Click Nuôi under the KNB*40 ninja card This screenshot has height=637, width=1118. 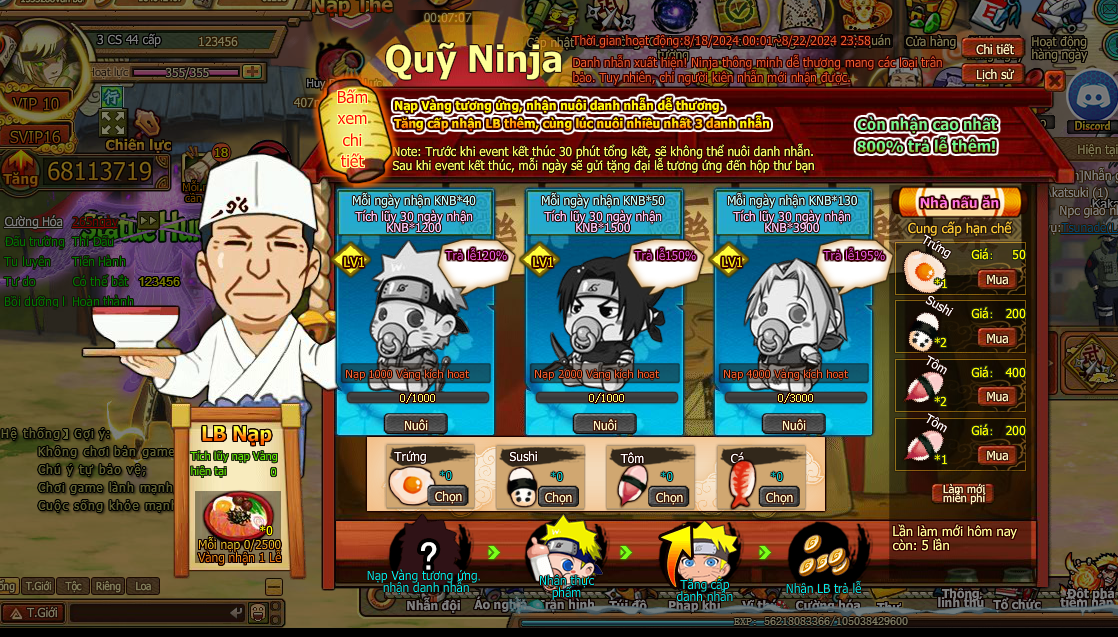tap(415, 425)
